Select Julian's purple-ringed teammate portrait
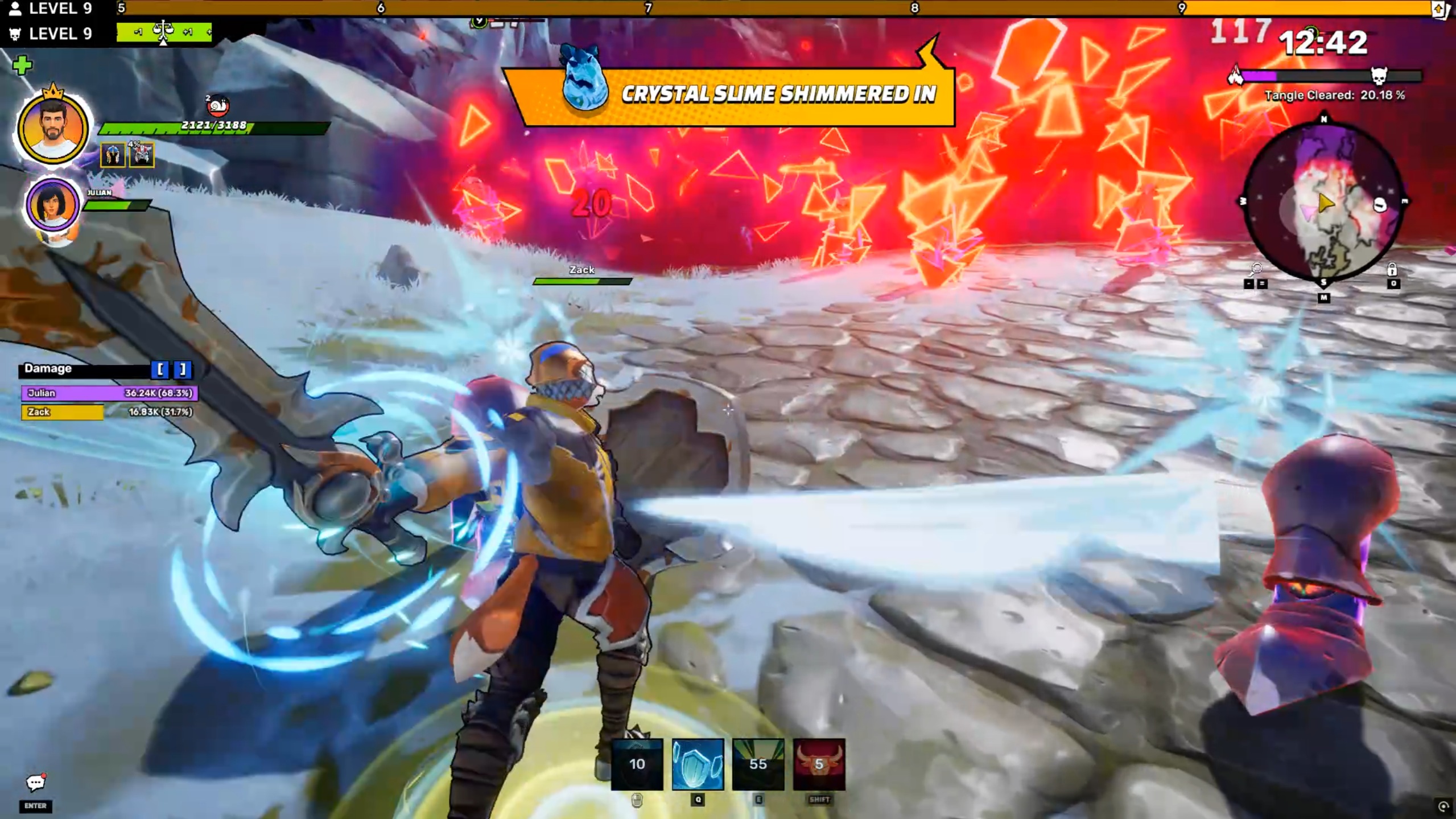This screenshot has width=1456, height=819. click(x=52, y=205)
